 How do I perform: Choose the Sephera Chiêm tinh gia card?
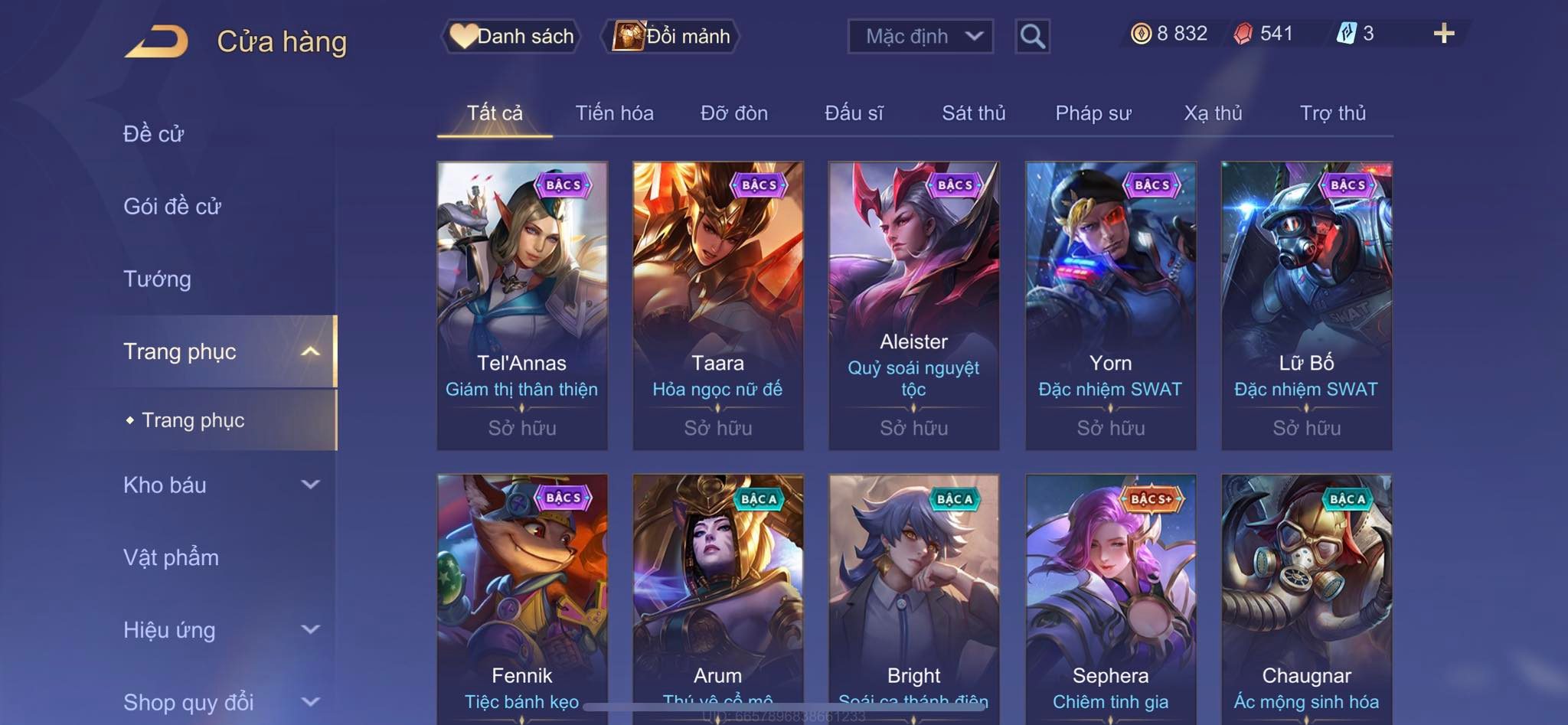[x=1110, y=597]
